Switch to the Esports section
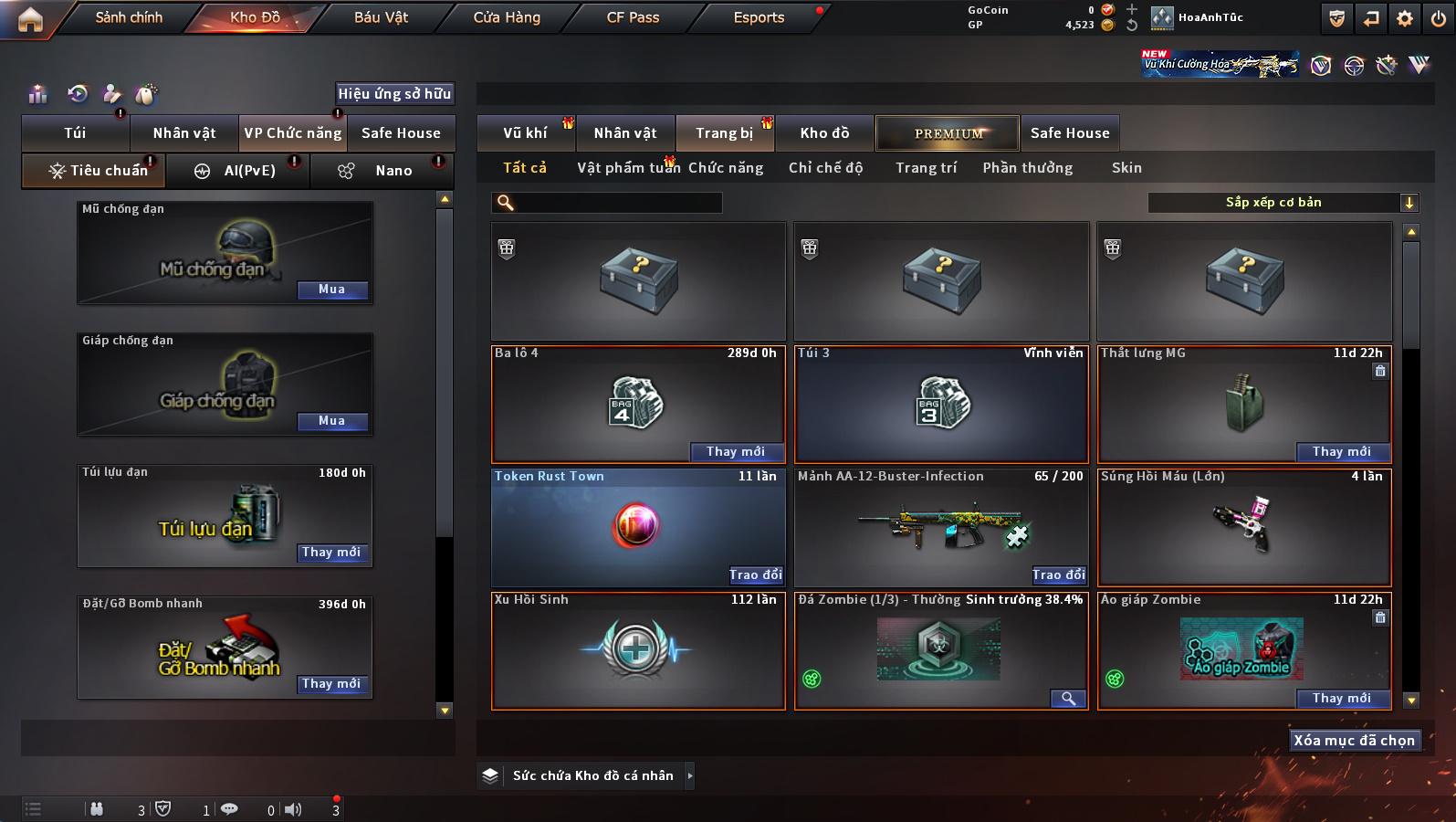 (x=759, y=17)
